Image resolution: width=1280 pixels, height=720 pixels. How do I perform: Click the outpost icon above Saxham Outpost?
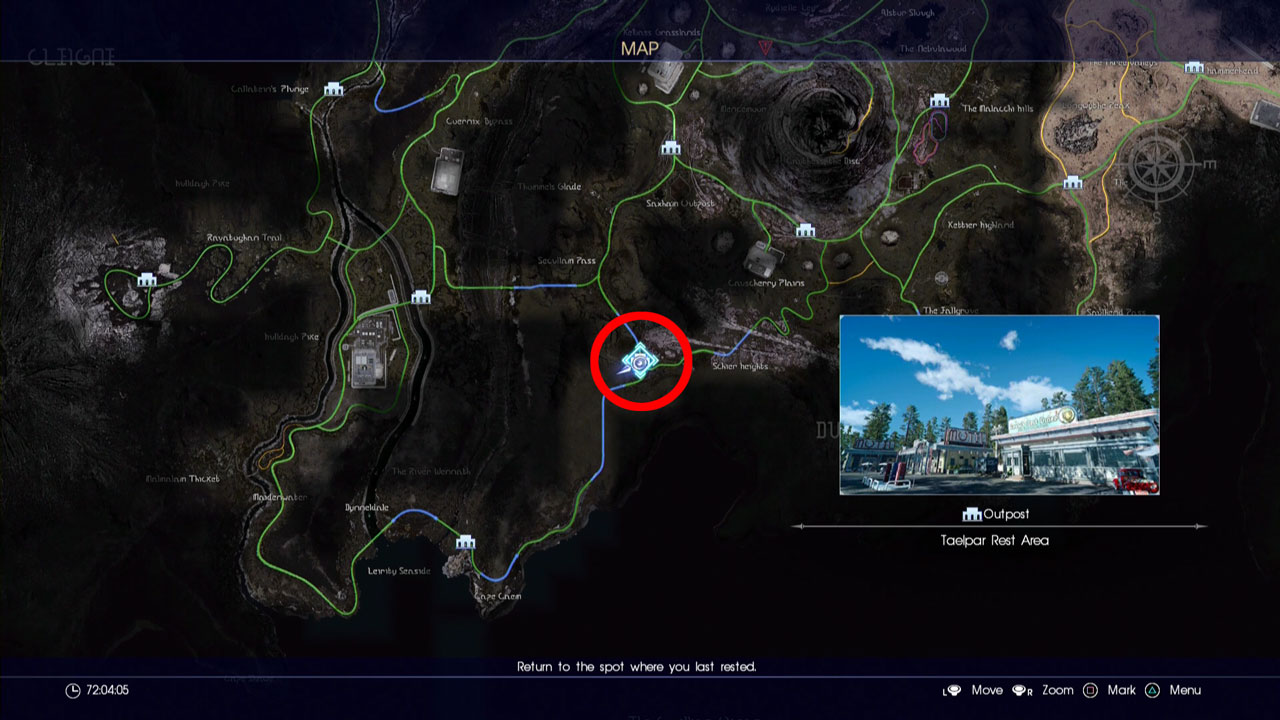(x=671, y=148)
